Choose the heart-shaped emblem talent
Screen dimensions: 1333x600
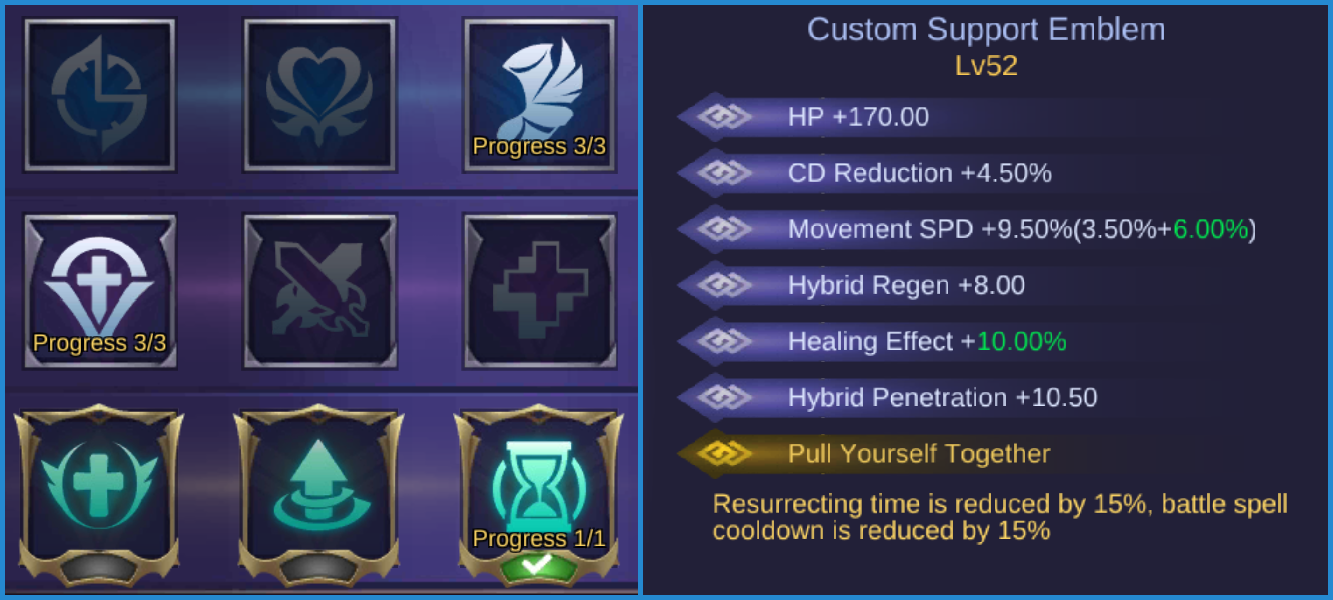coord(319,95)
